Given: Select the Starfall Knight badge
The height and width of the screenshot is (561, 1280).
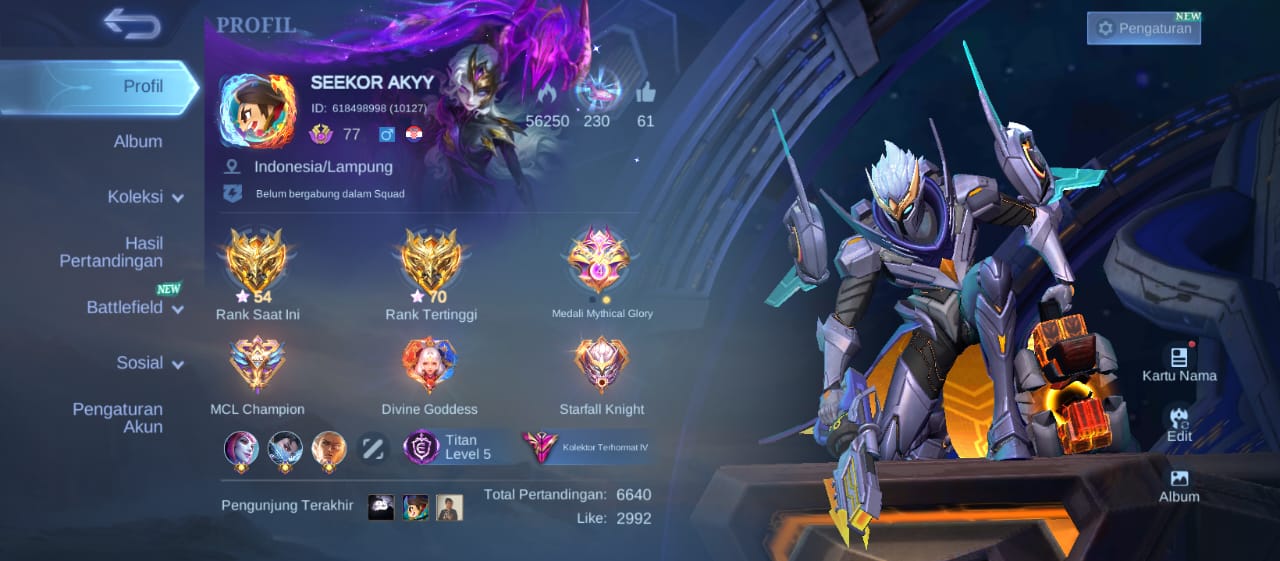Looking at the screenshot, I should point(601,365).
